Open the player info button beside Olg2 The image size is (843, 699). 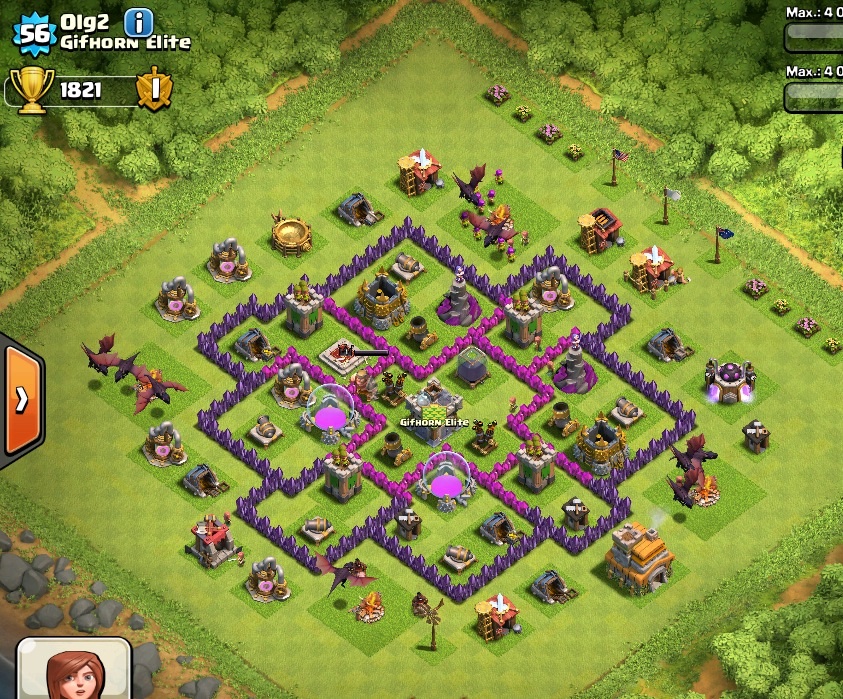pos(139,21)
